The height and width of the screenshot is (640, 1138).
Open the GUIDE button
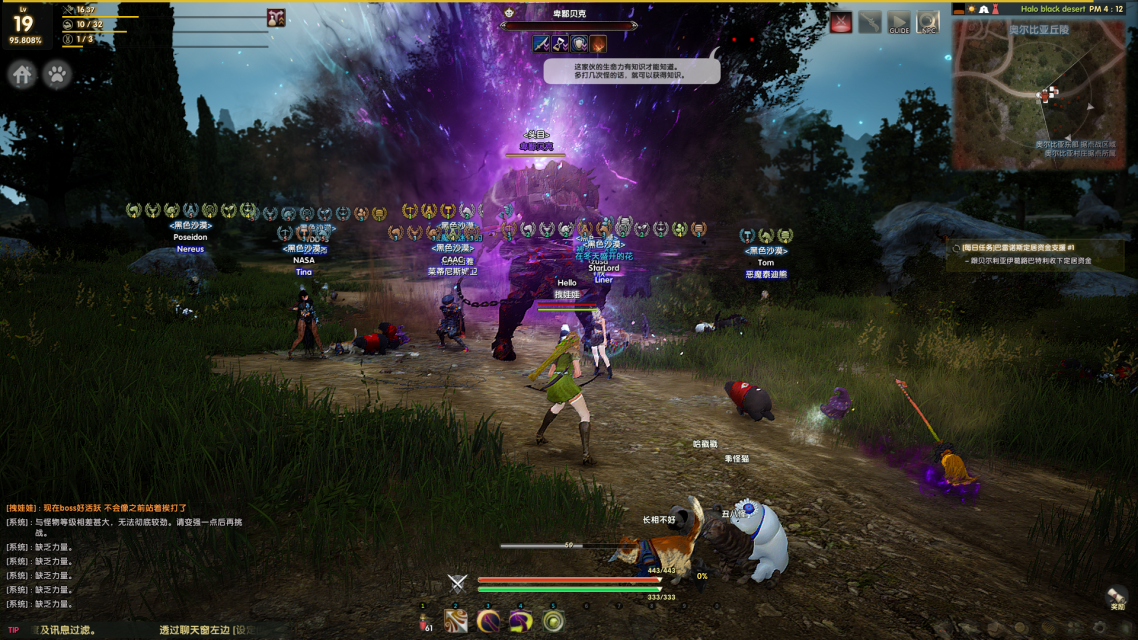899,22
